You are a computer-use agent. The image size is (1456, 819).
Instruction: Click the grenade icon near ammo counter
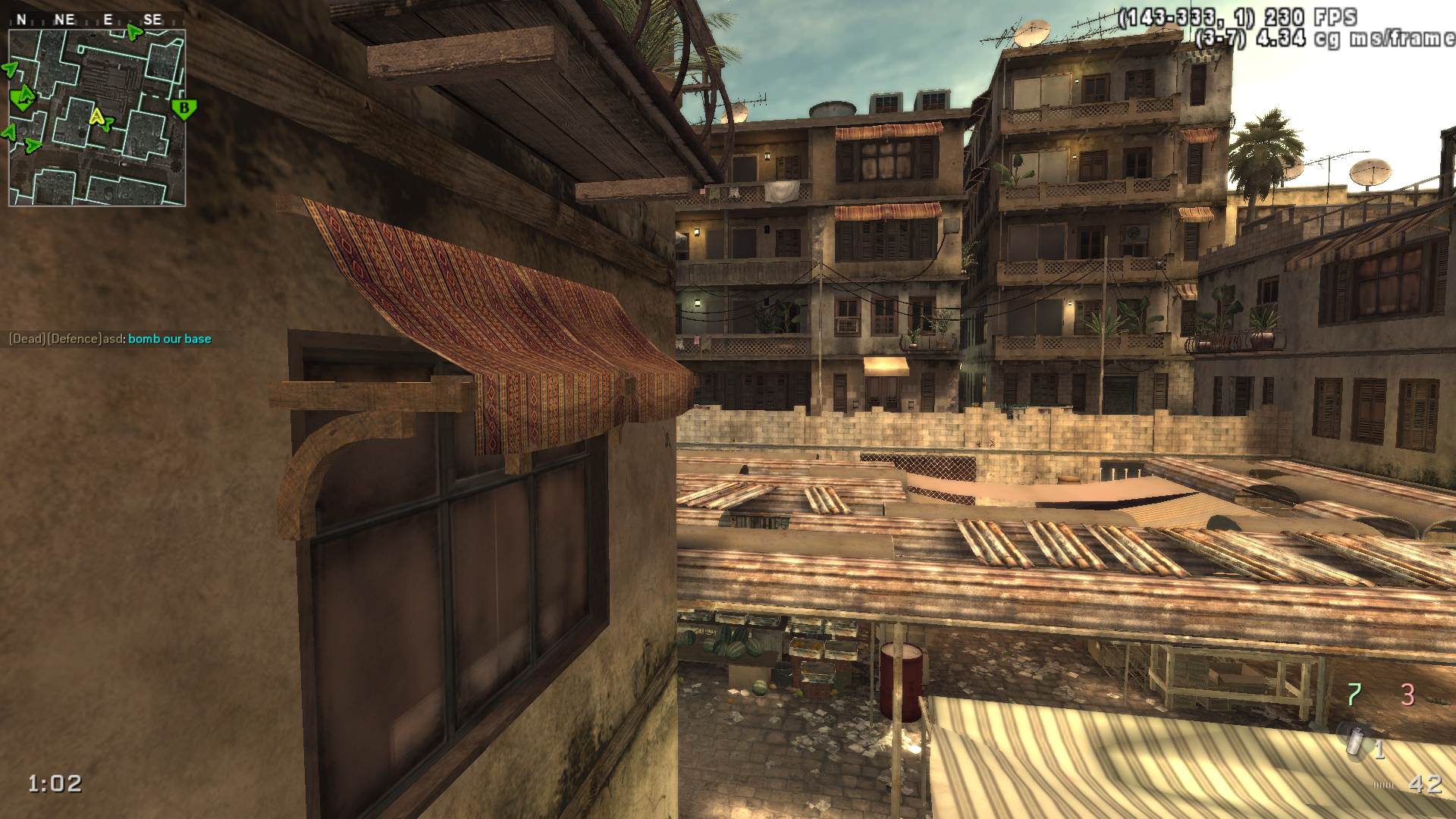point(1354,739)
